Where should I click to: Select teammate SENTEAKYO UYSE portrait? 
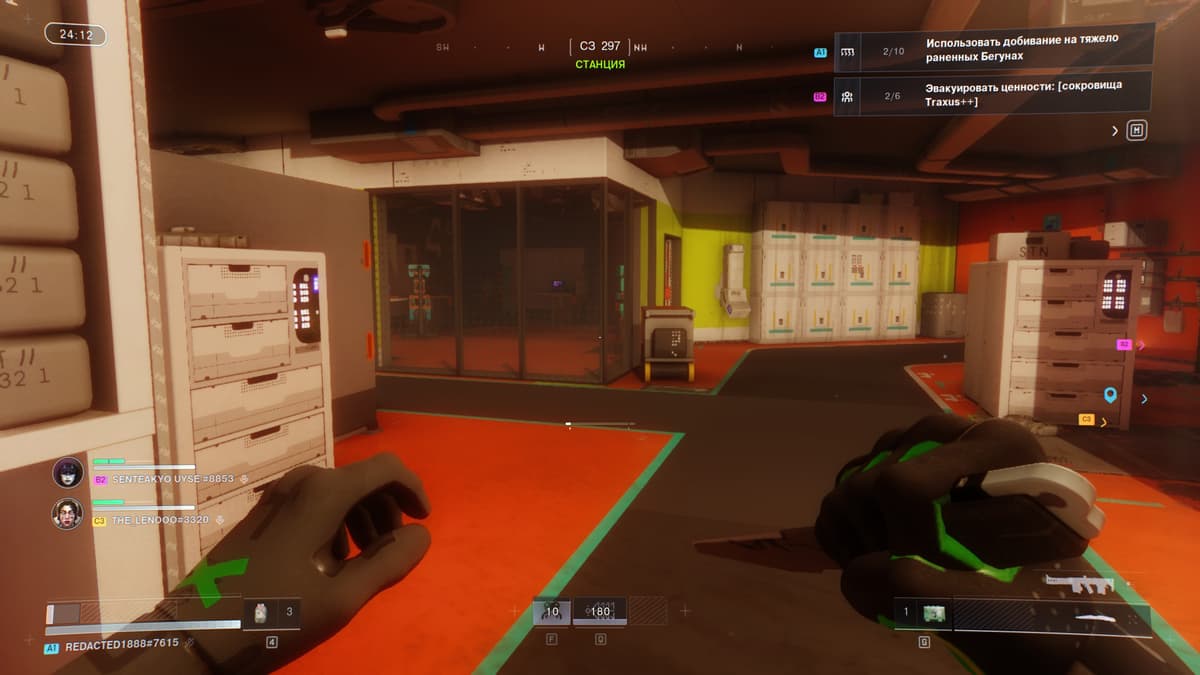click(x=68, y=472)
